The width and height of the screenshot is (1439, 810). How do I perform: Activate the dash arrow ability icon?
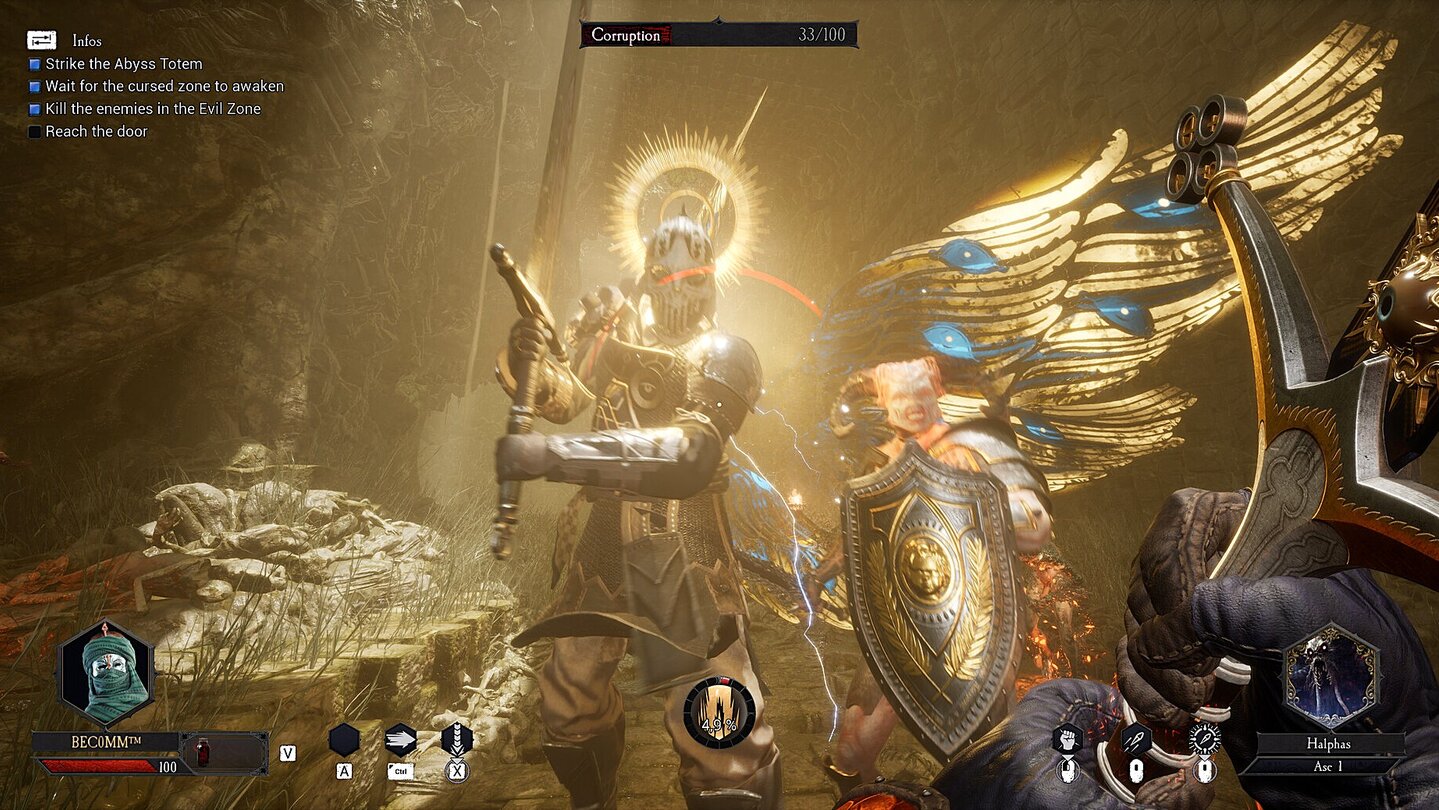(x=400, y=740)
